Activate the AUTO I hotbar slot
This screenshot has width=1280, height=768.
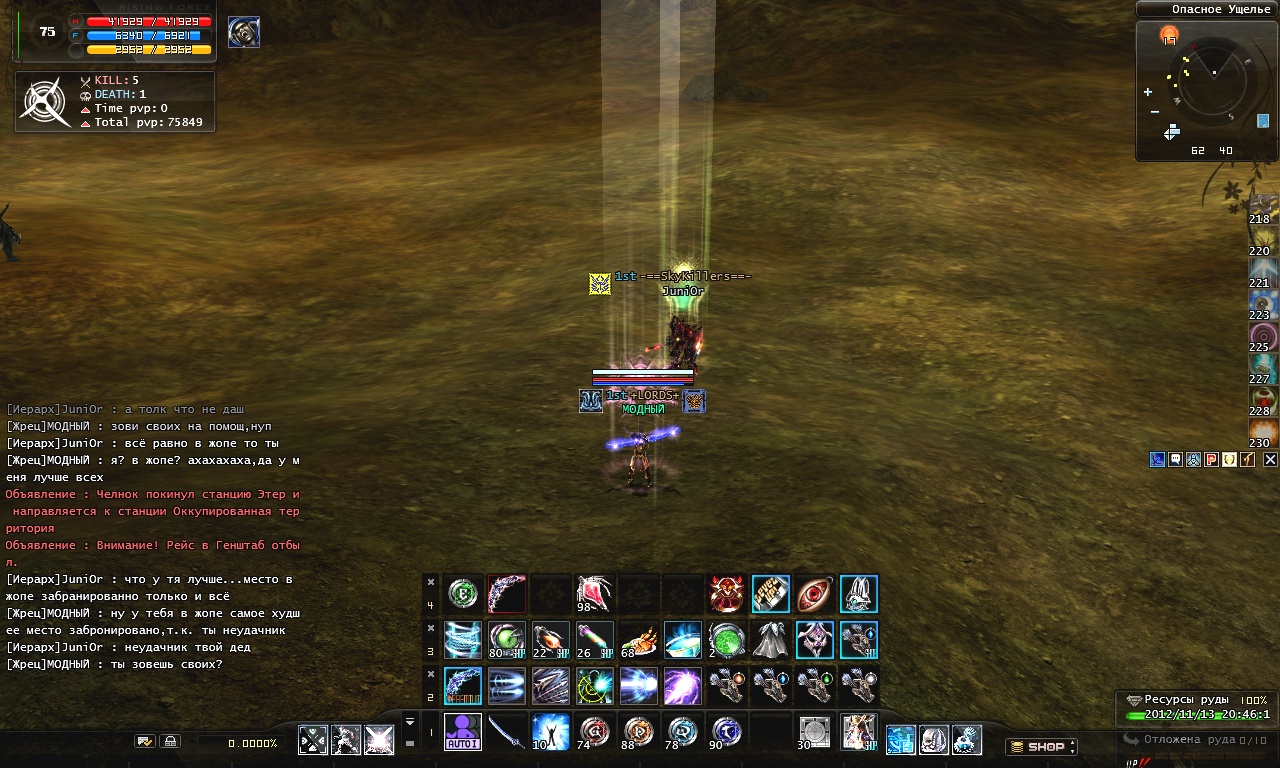(463, 732)
